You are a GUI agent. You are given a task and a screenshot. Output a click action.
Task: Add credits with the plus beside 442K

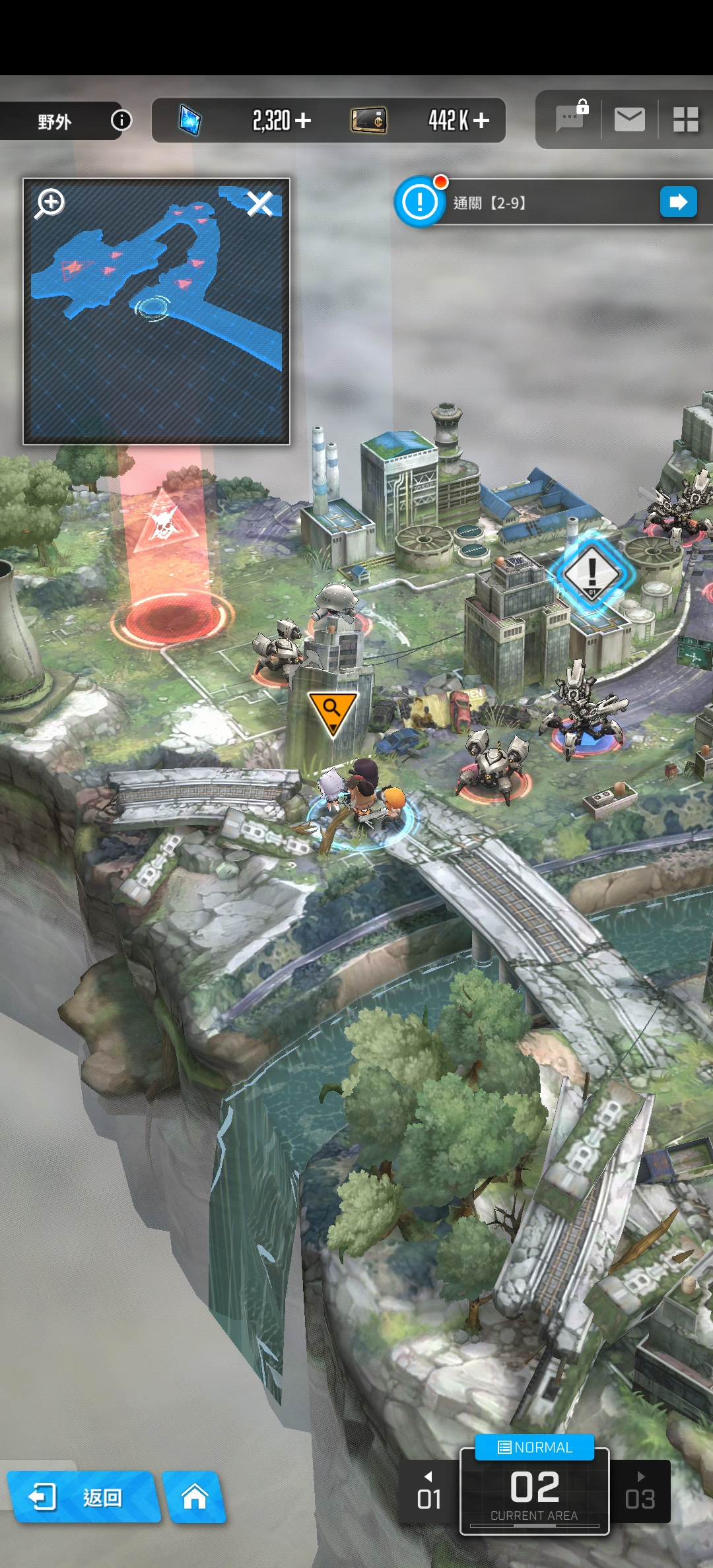click(481, 120)
